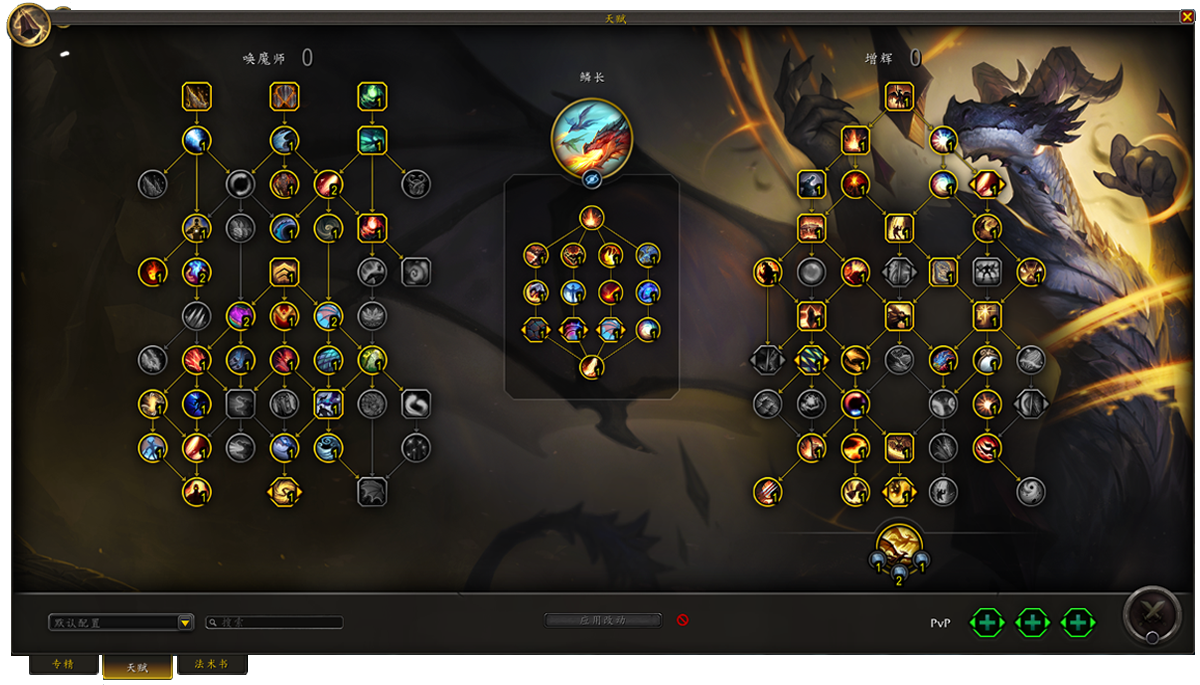
Task: Select the flame node atop the hero tree
Action: [592, 217]
